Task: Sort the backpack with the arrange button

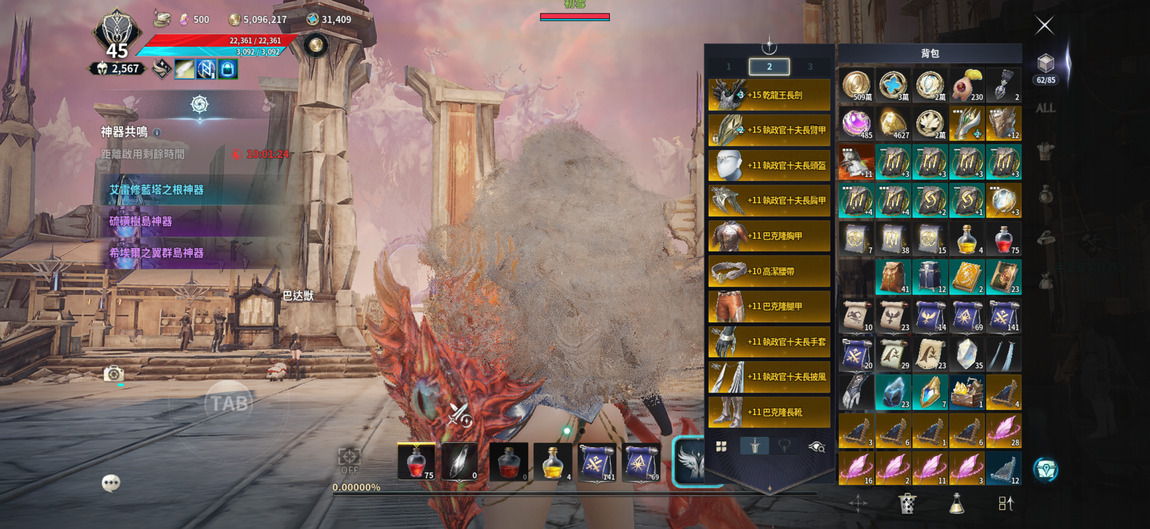Action: coord(1005,503)
